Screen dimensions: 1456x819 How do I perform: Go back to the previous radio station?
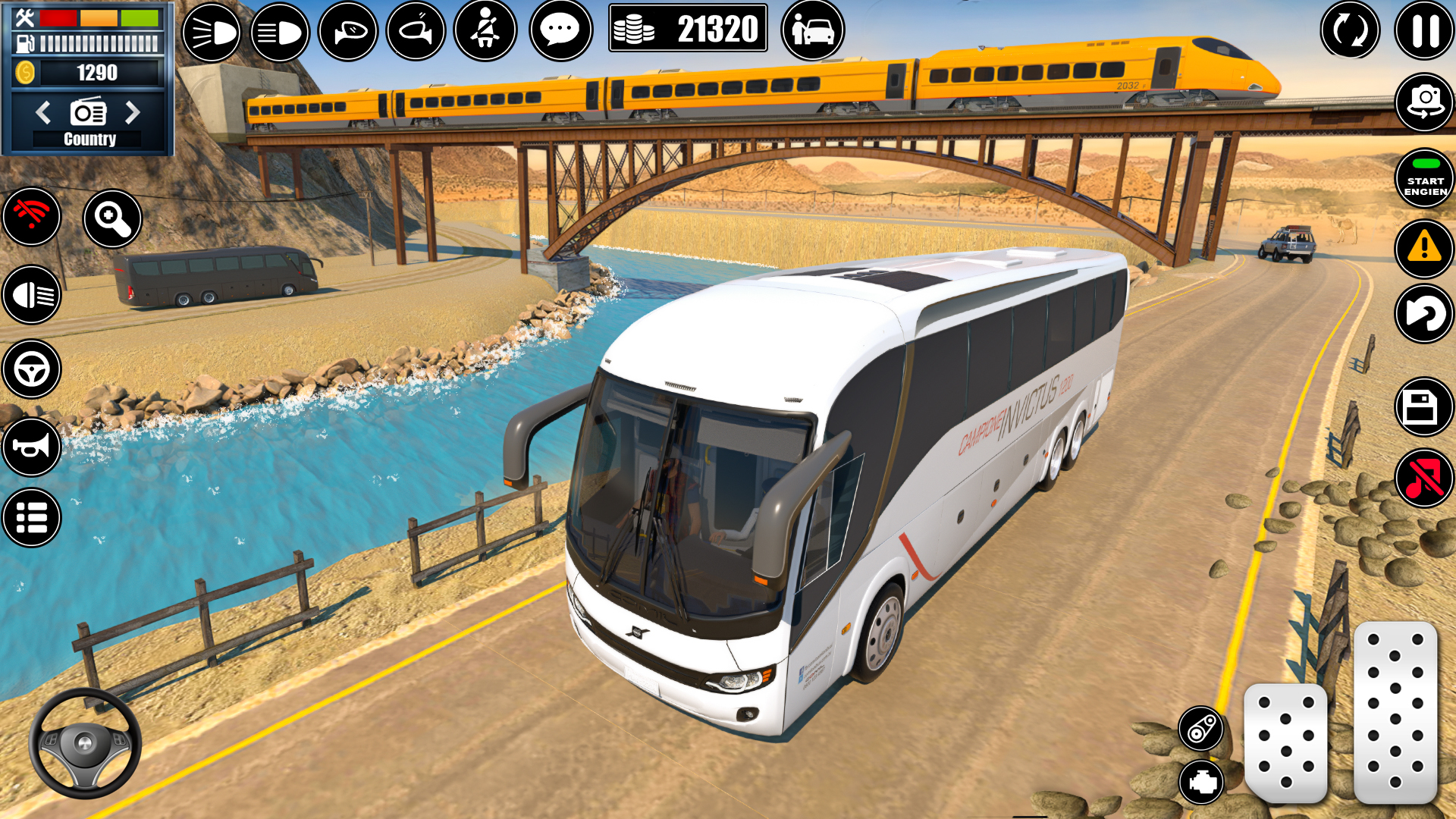pos(43,111)
